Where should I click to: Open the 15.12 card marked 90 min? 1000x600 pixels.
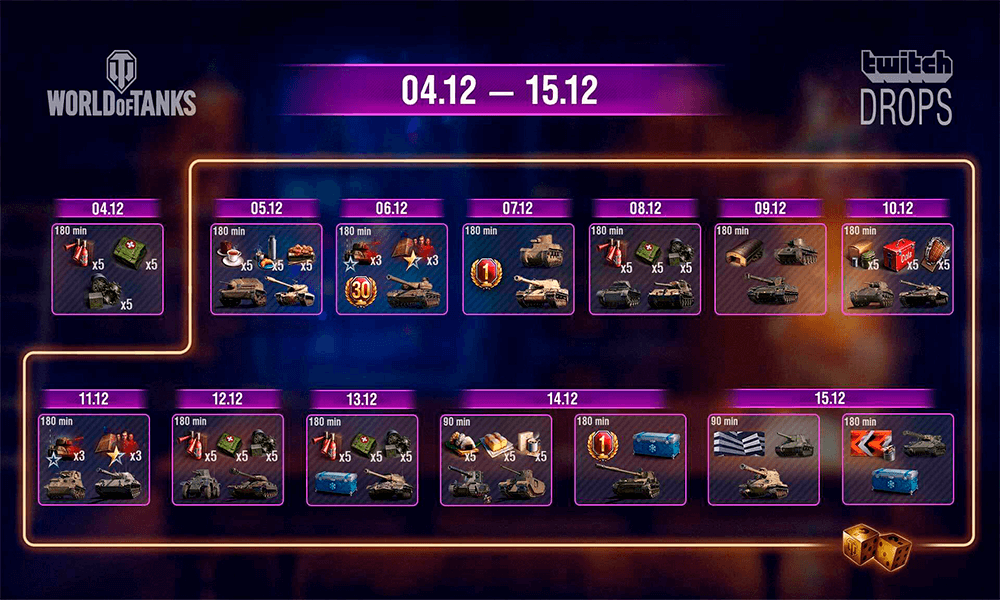tap(763, 460)
